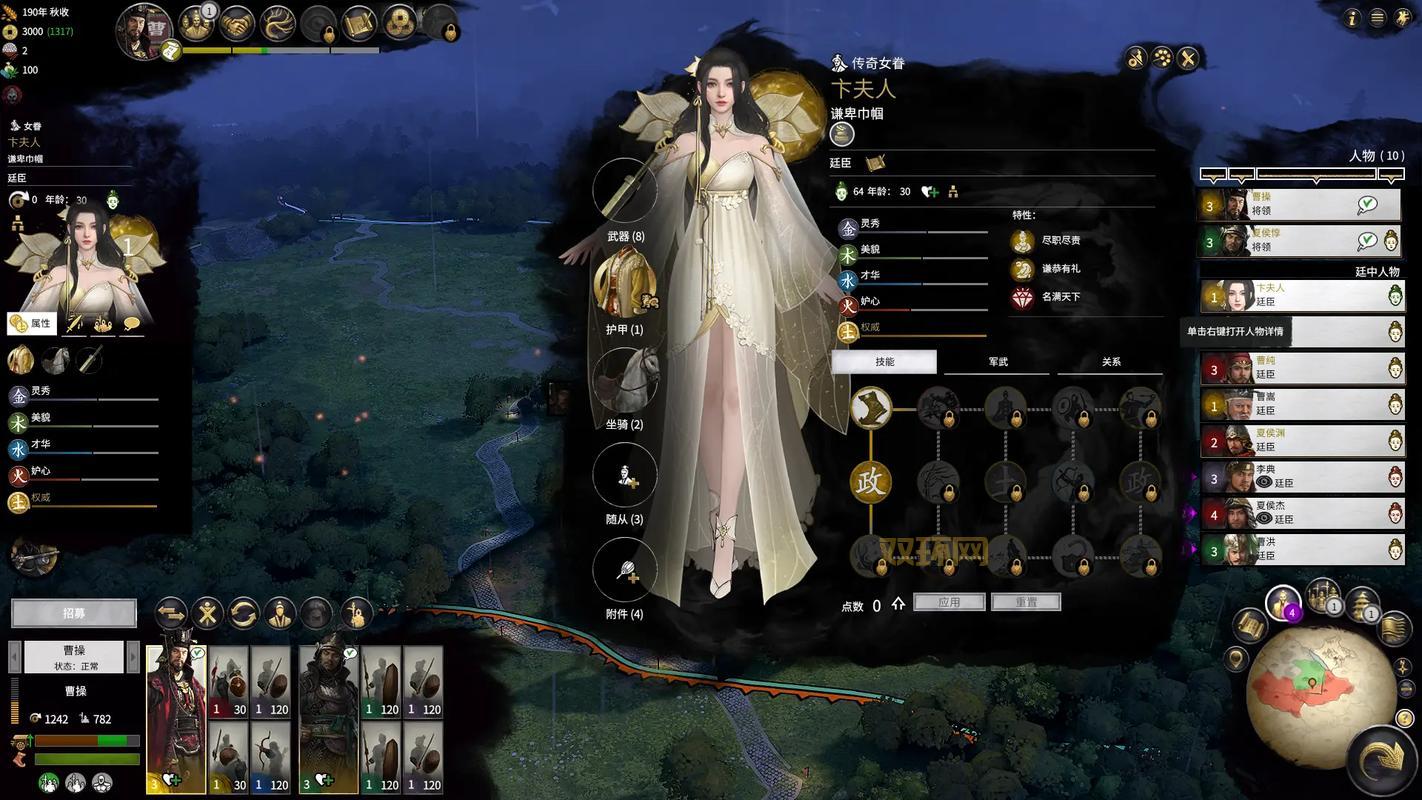Viewport: 1422px width, 800px height.
Task: Select the gold 政 skill node
Action: 870,481
